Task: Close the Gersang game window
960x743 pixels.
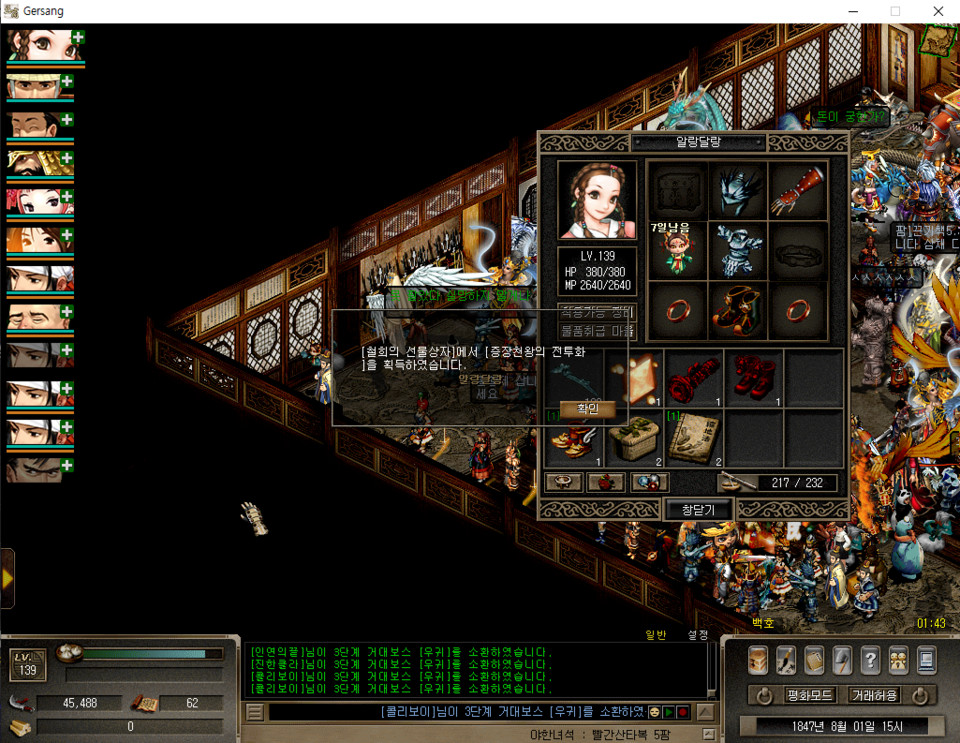Action: 938,11
